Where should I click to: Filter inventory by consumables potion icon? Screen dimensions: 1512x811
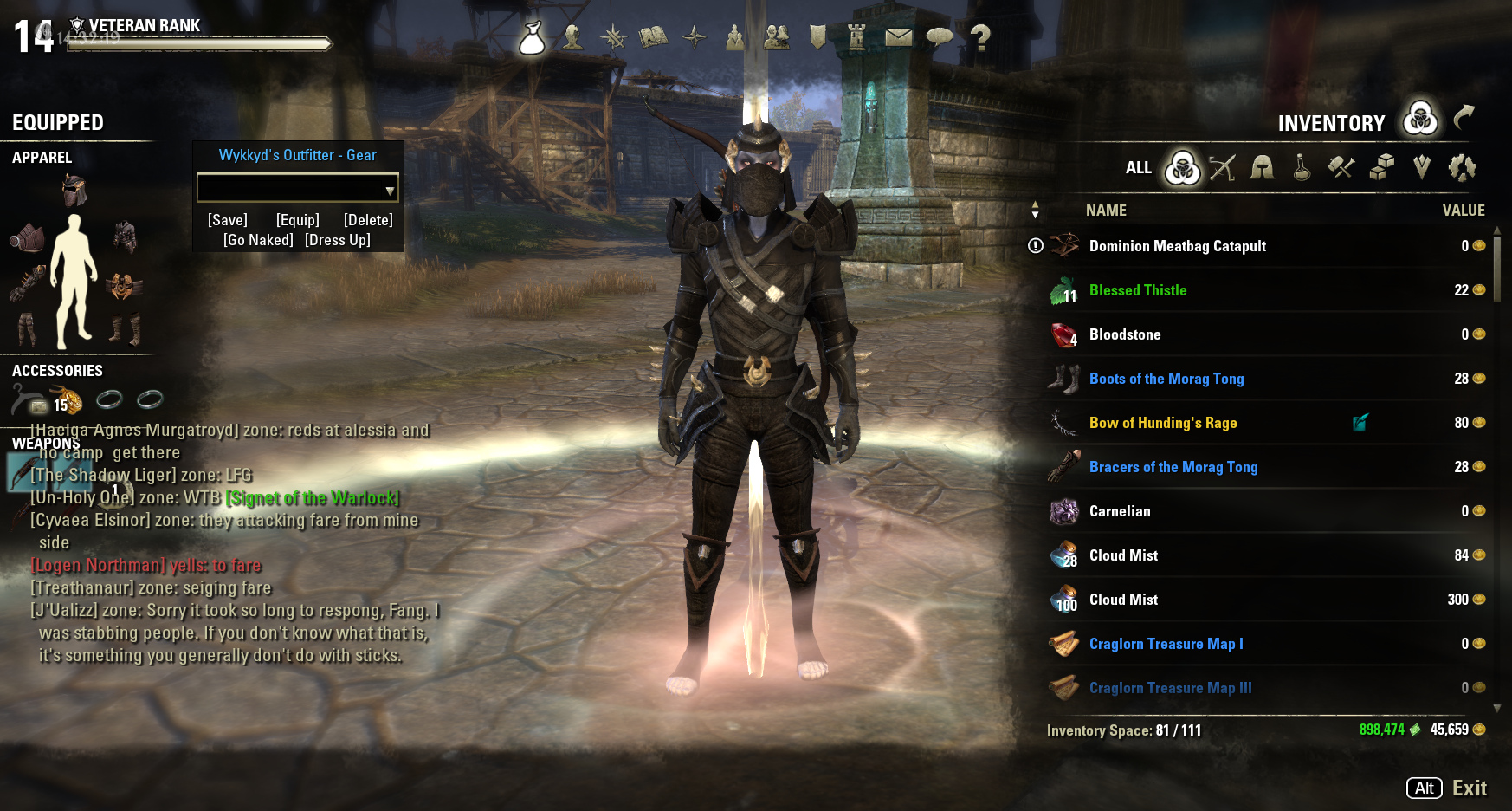click(1302, 167)
